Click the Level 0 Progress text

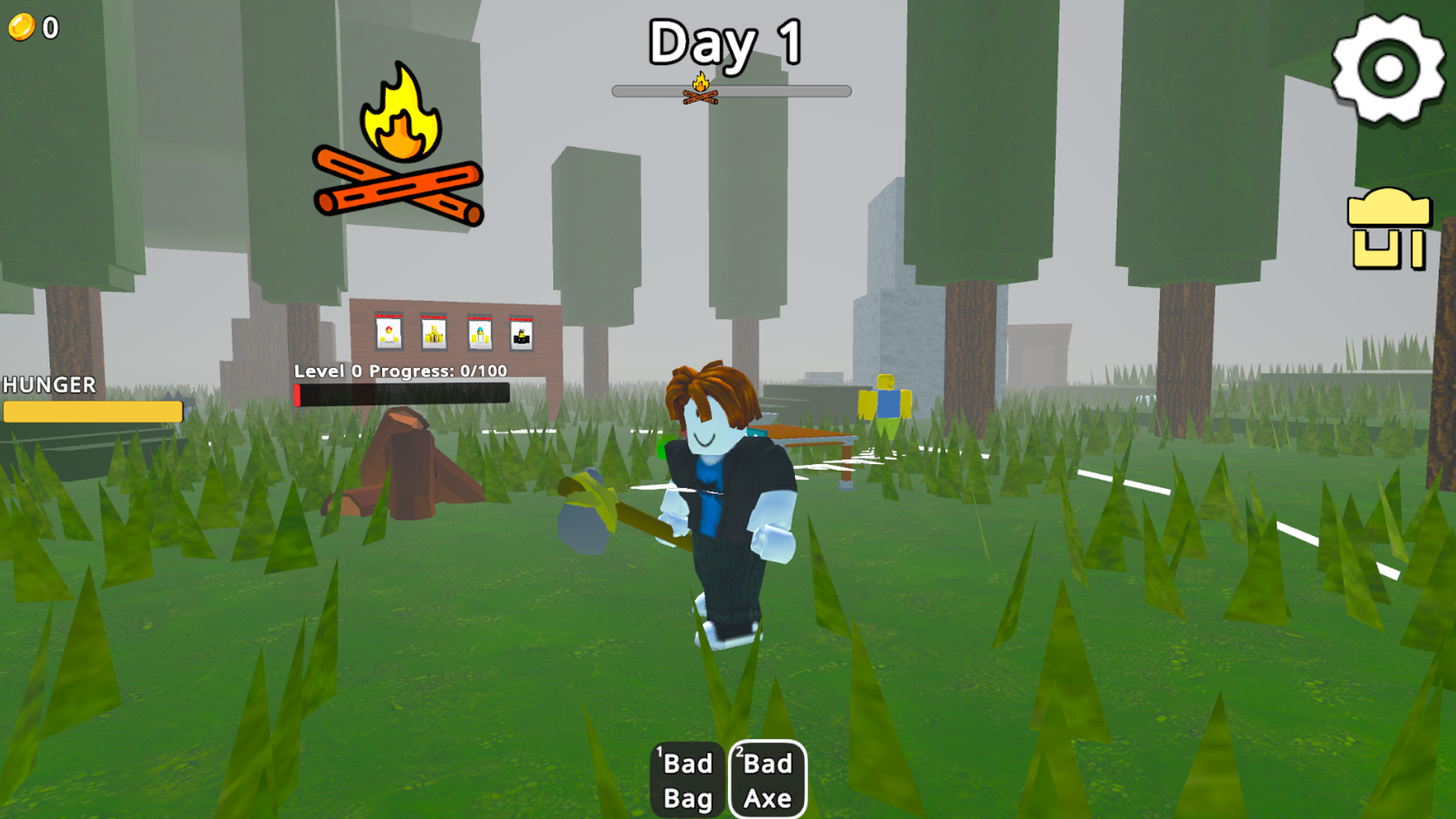coord(400,372)
